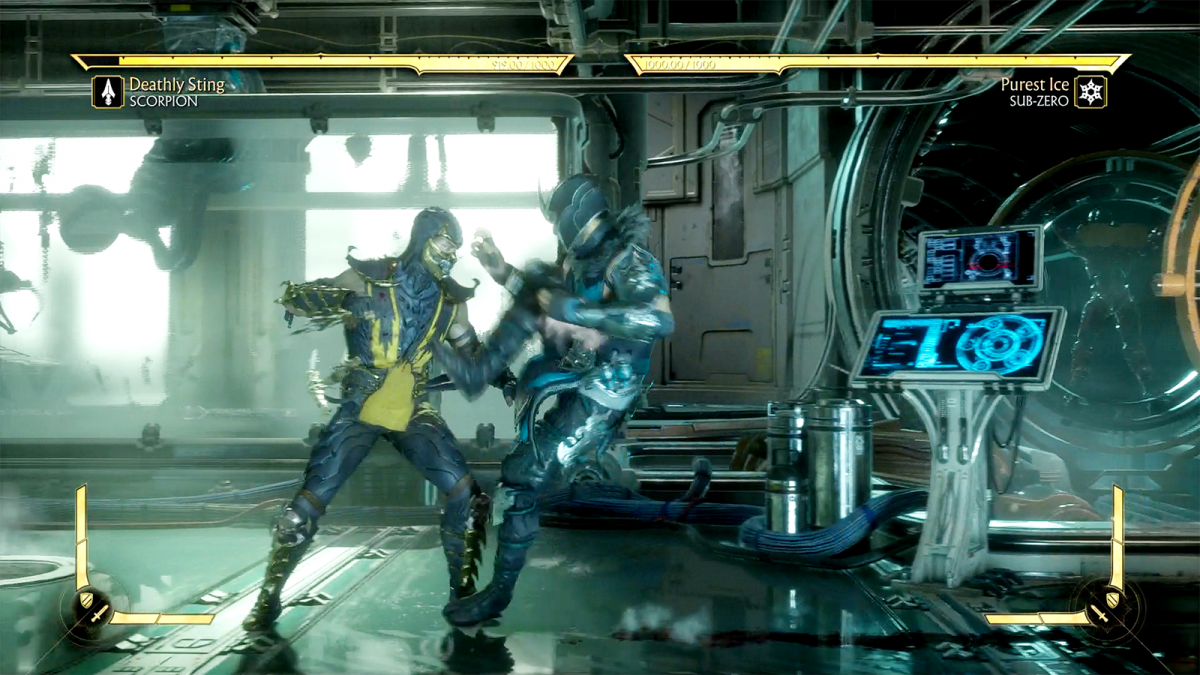Click Scorpion's Deathly Sting variation icon
Screen dimensions: 1200x675
[x=108, y=92]
